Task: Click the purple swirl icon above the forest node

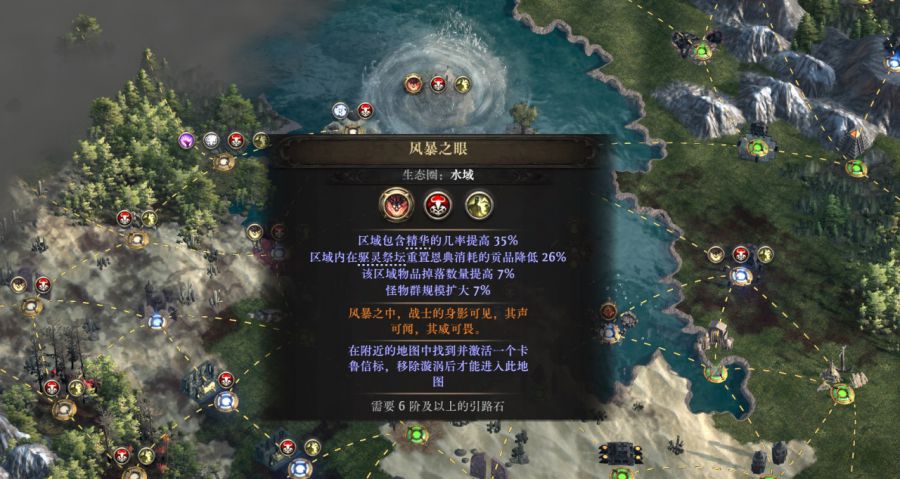Action: (x=187, y=140)
